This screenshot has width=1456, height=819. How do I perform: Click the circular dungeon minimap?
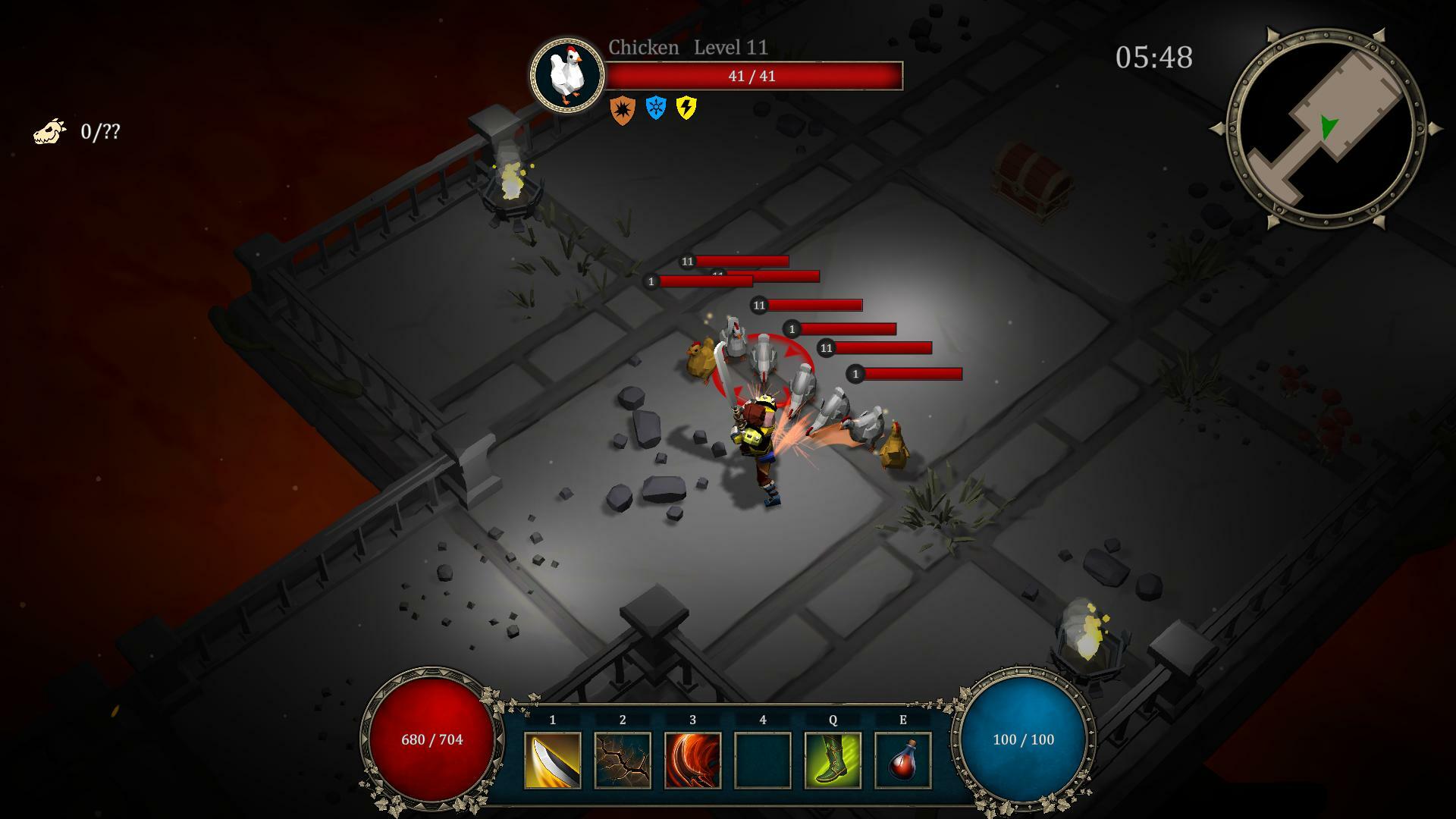pyautogui.click(x=1326, y=129)
